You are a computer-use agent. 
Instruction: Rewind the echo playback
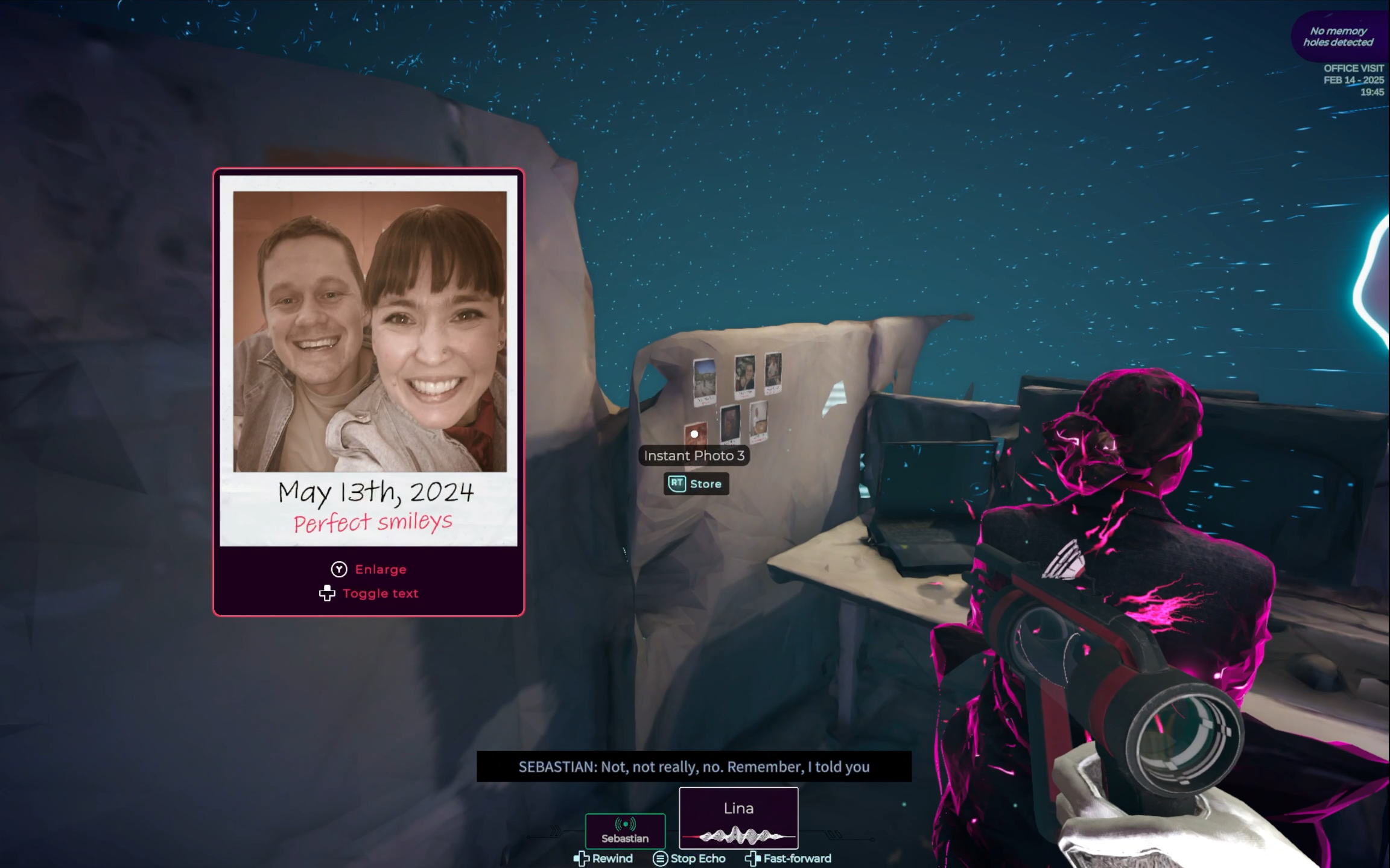603,858
